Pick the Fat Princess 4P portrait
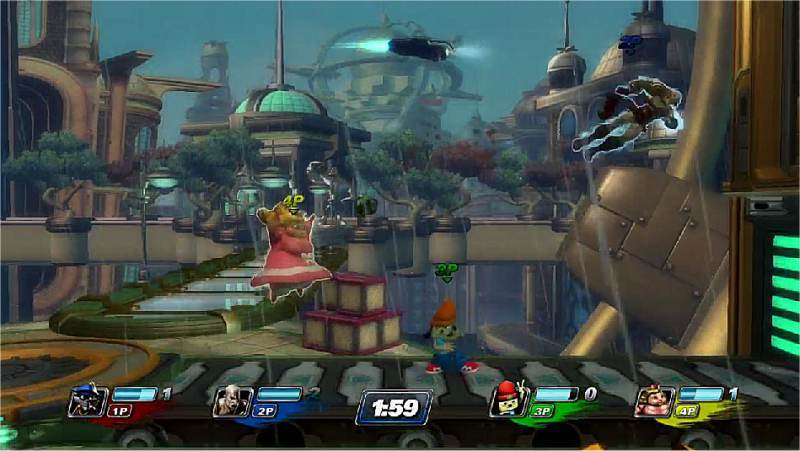The image size is (800, 451). point(652,401)
